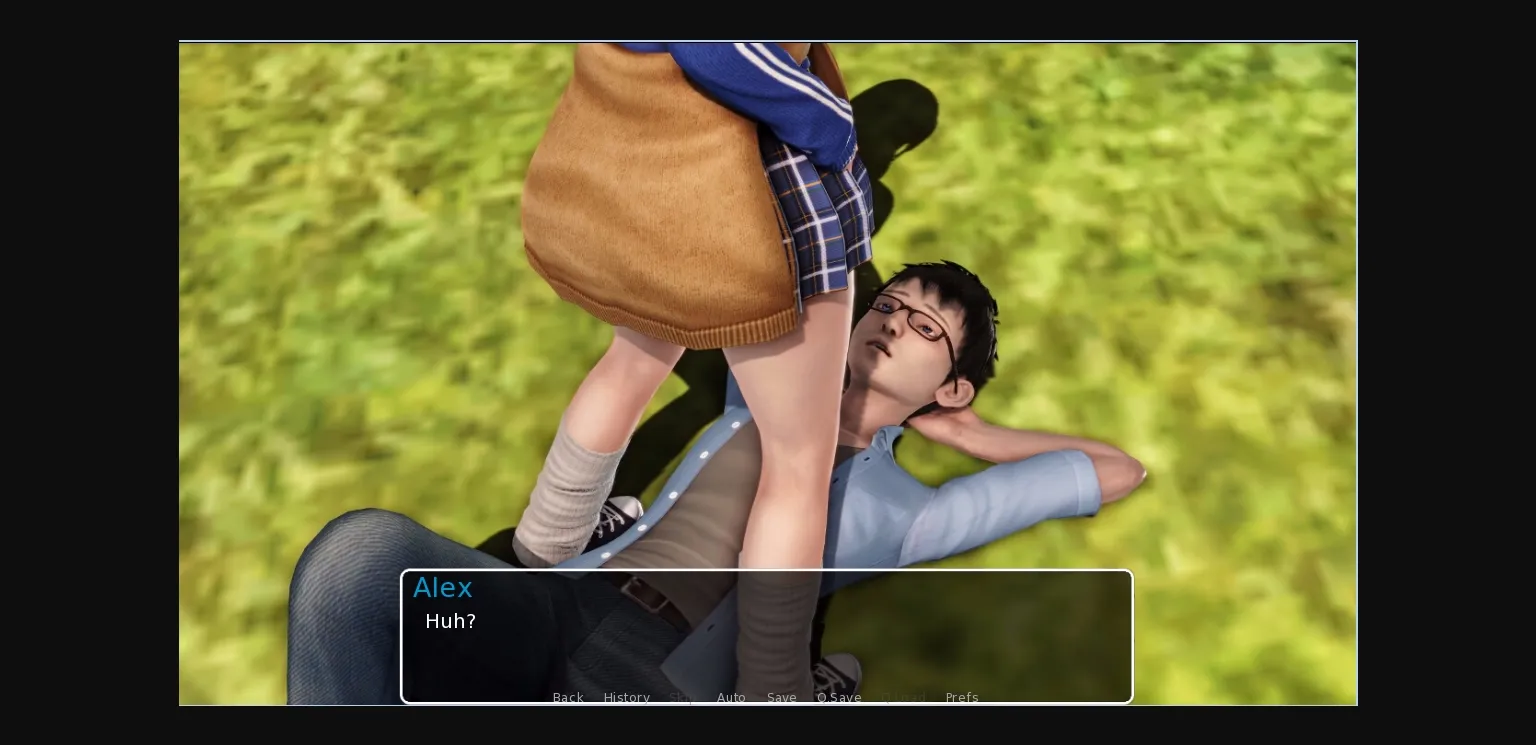Load the quick save using Q.Load
The image size is (1536, 745).
pyautogui.click(x=903, y=697)
